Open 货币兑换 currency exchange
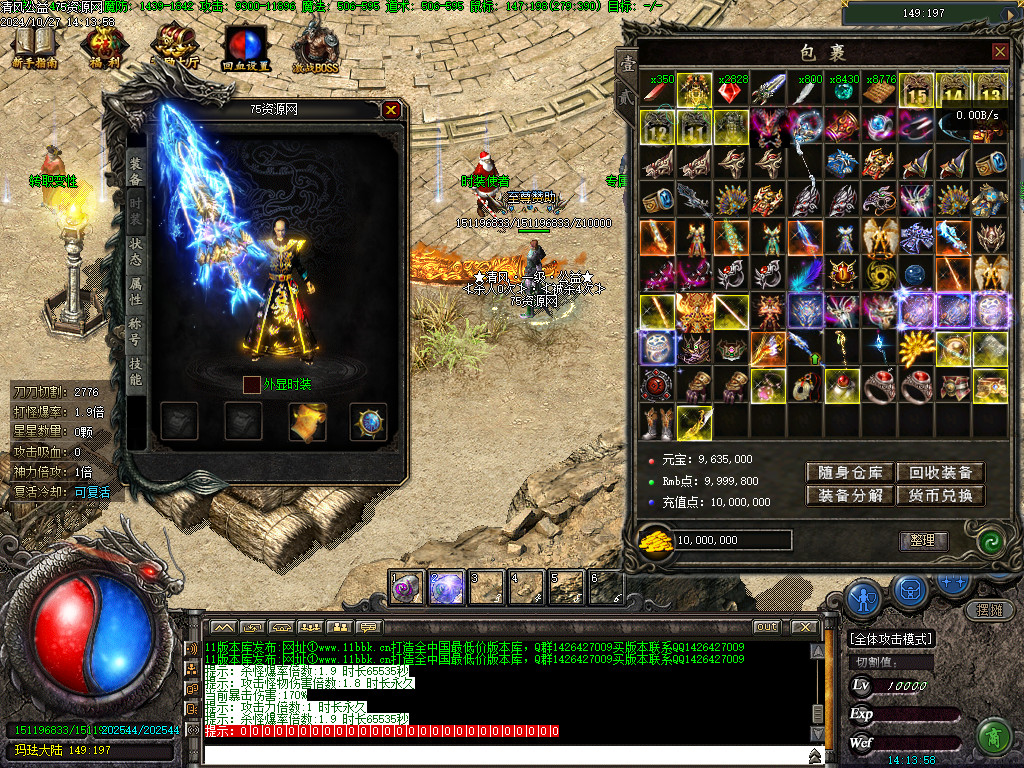 coord(940,495)
